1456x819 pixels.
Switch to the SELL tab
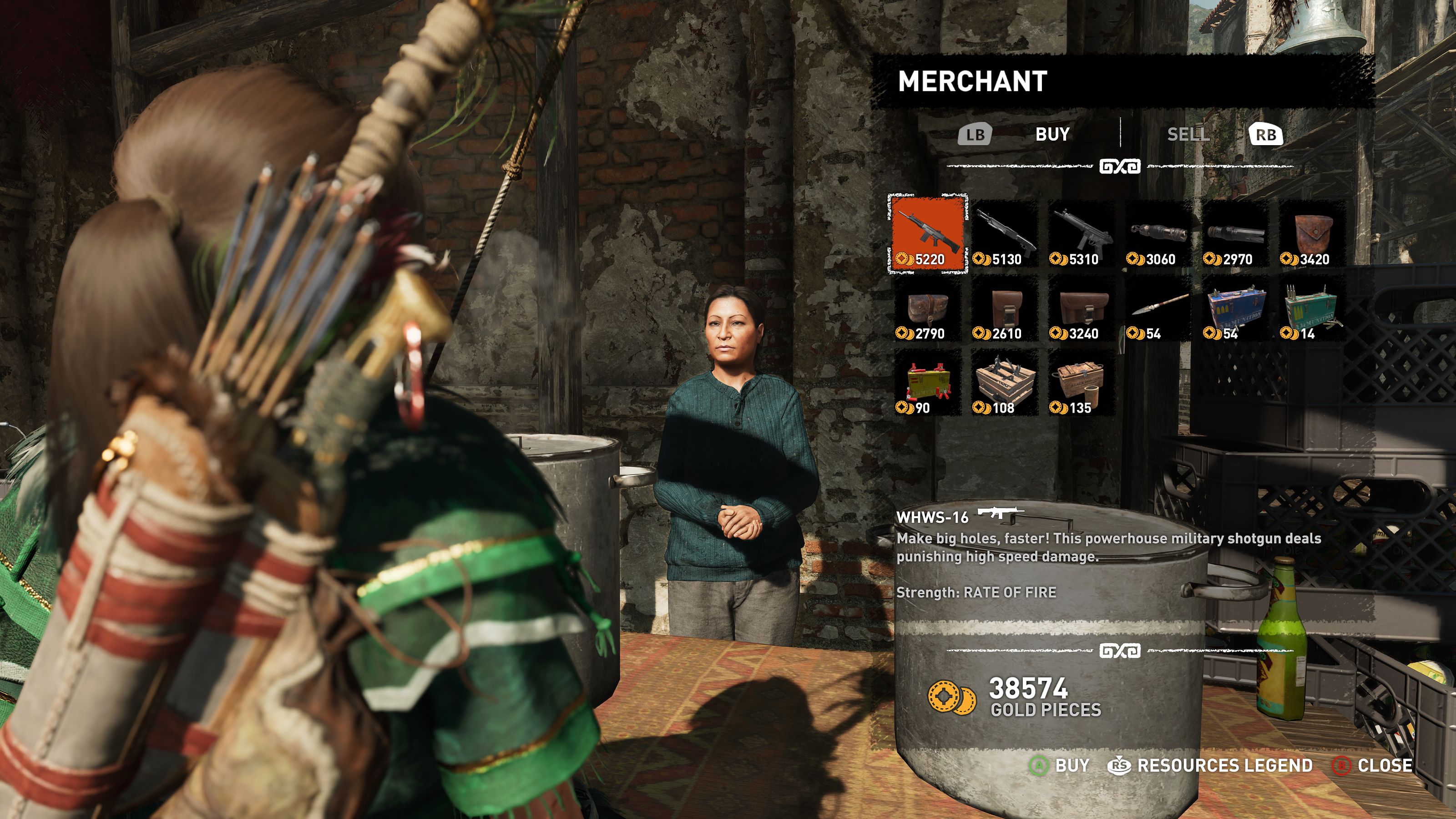(1188, 135)
